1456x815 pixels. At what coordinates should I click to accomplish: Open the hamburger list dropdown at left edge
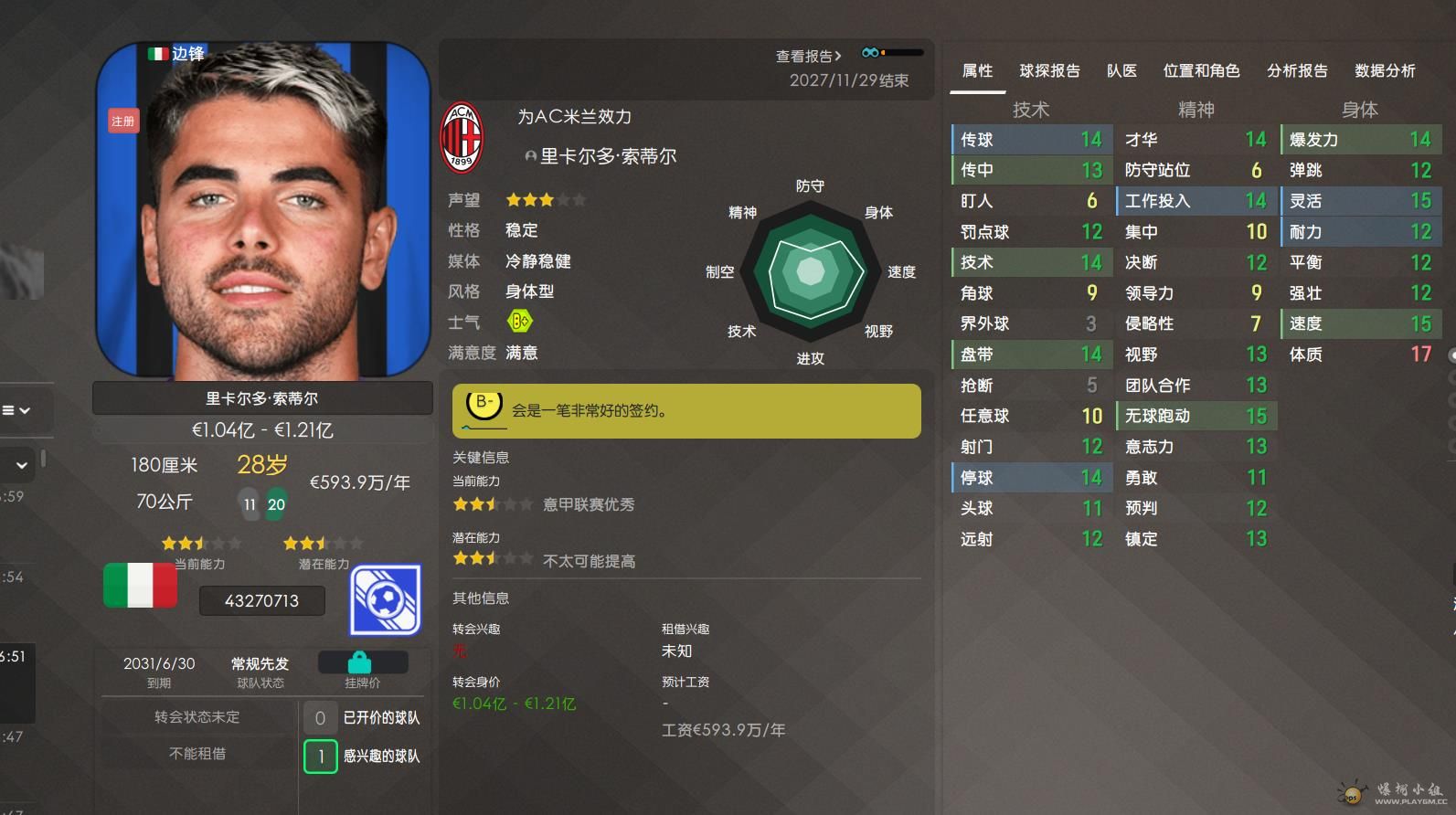(16, 410)
